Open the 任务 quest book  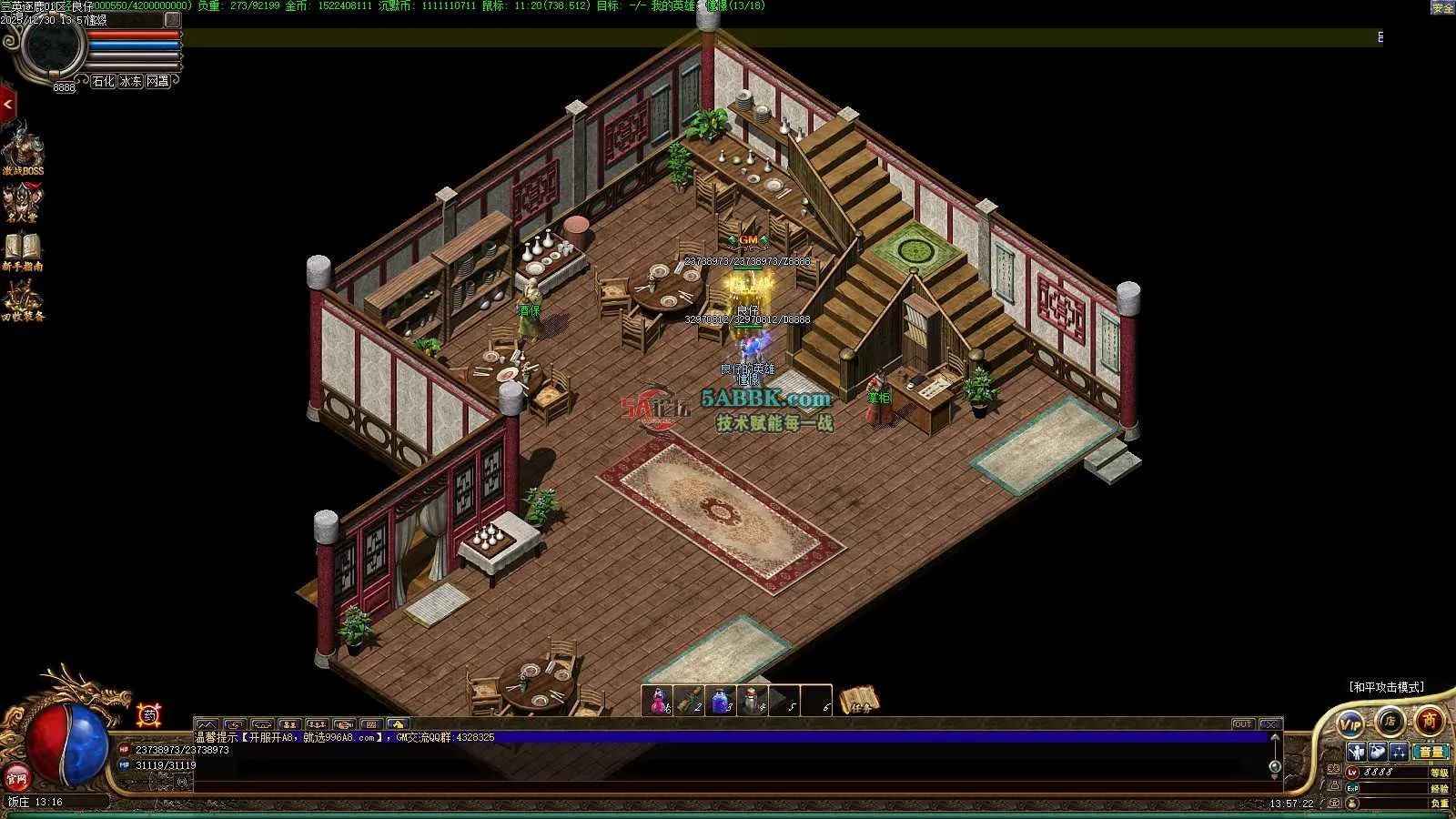click(859, 700)
